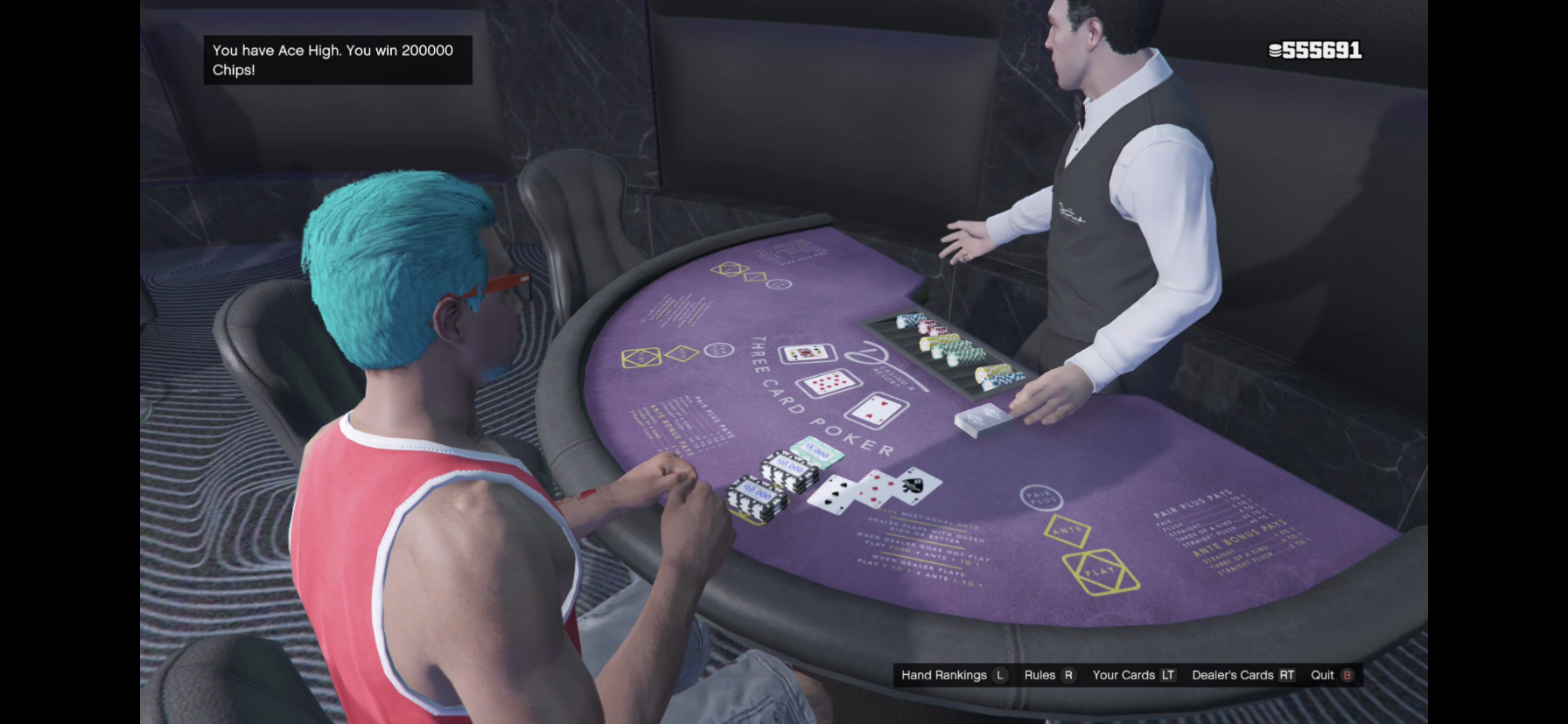This screenshot has width=1568, height=724.
Task: Show the Rules of the game
Action: tap(1048, 675)
